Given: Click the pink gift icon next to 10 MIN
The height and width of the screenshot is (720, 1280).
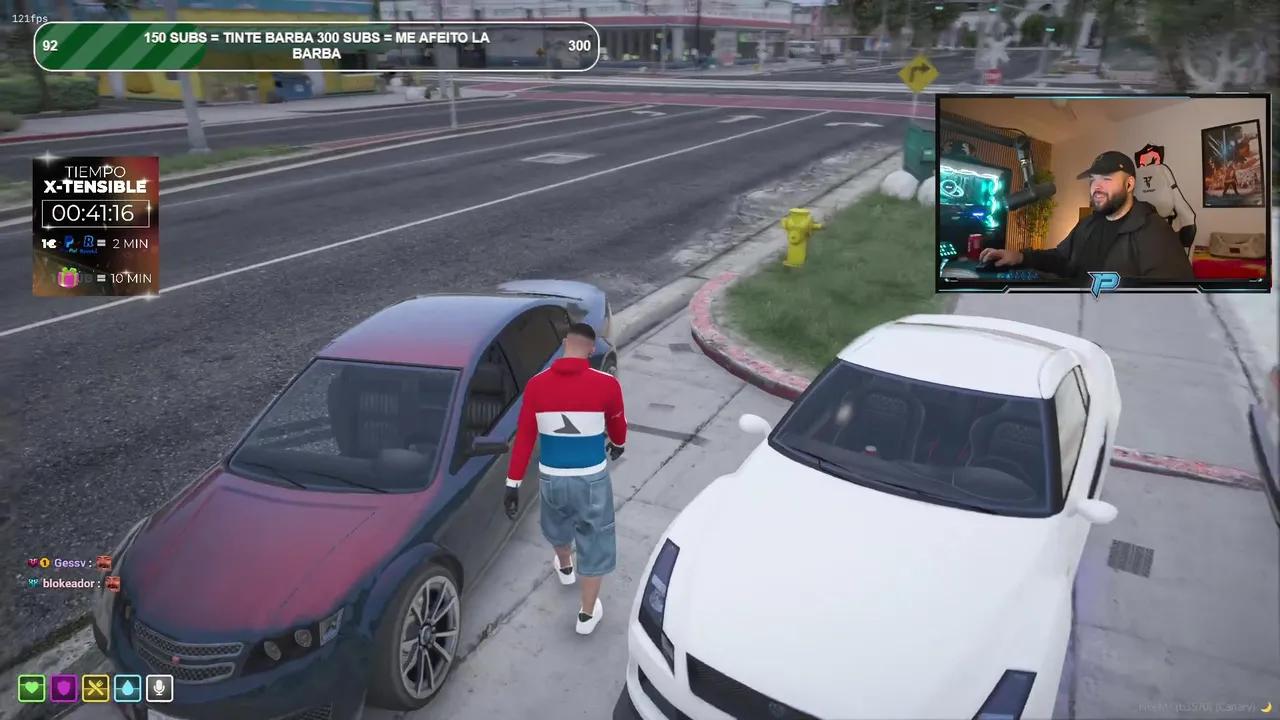Looking at the screenshot, I should pos(68,277).
